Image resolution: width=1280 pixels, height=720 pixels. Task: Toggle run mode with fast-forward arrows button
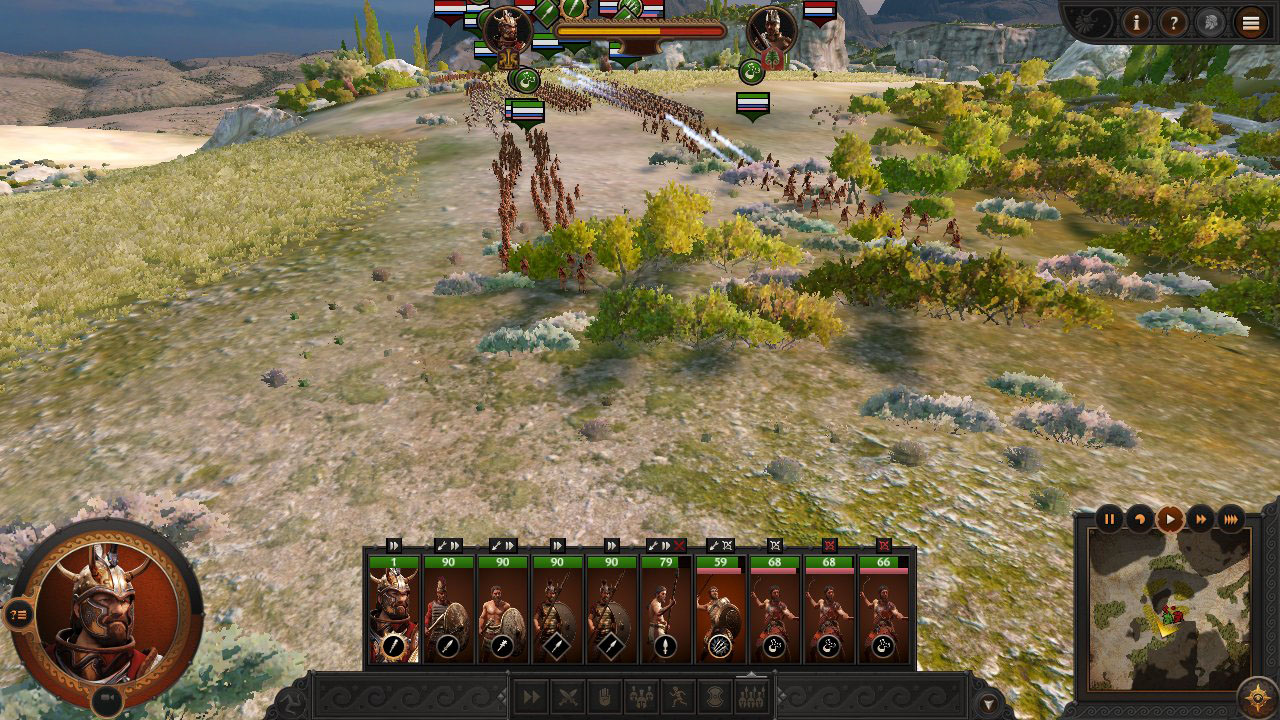tap(532, 696)
